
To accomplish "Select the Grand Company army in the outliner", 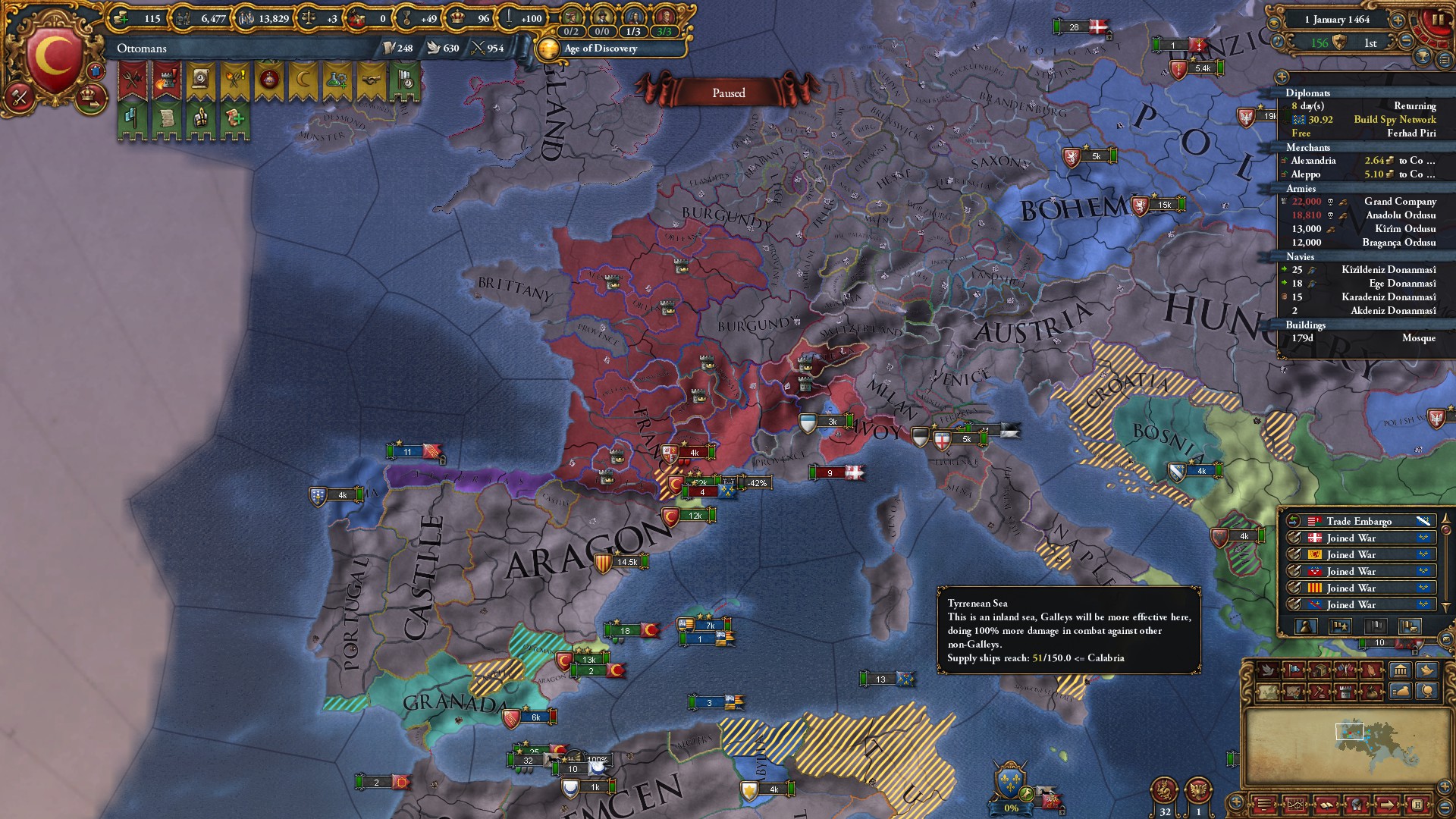I will (x=1399, y=202).
